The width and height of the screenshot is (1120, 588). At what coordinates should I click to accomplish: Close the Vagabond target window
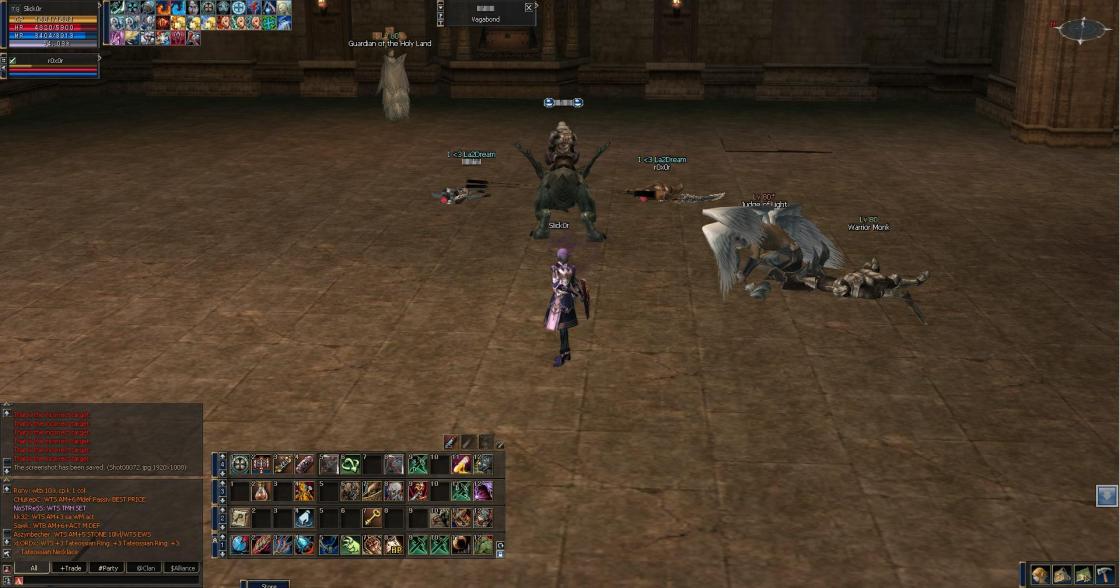click(529, 7)
